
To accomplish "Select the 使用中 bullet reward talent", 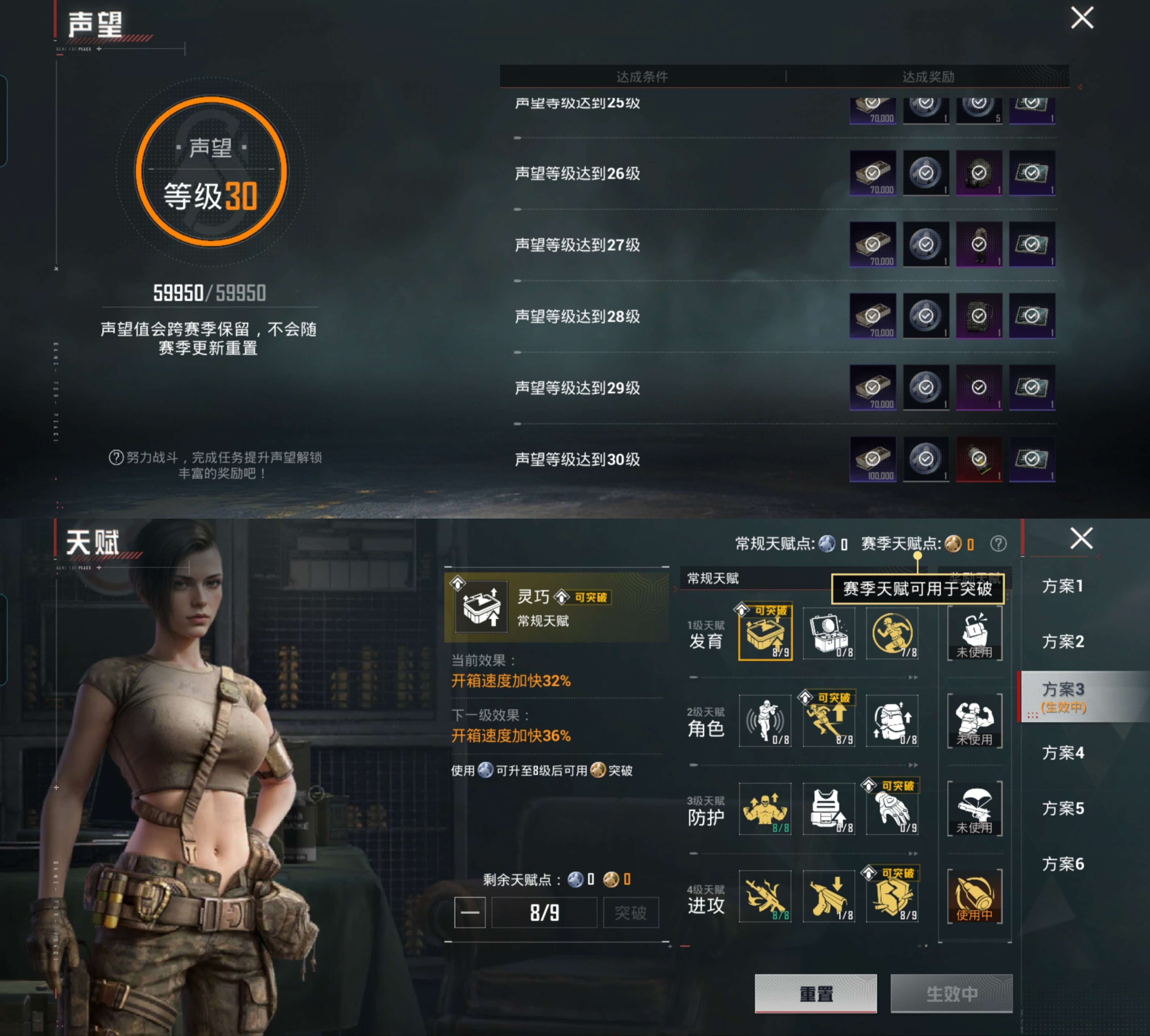I will click(975, 897).
